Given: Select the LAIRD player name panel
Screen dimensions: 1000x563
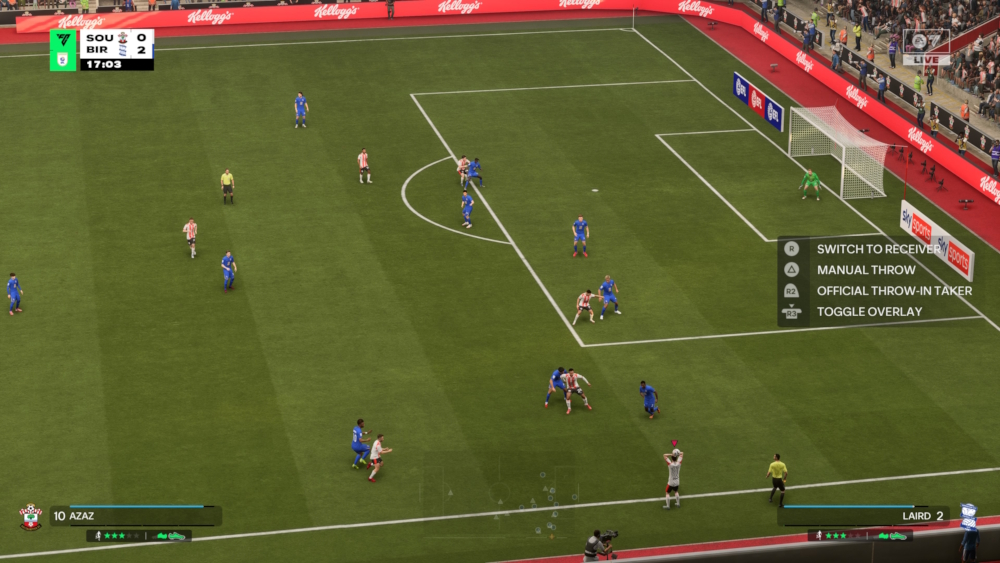Looking at the screenshot, I should tap(864, 516).
